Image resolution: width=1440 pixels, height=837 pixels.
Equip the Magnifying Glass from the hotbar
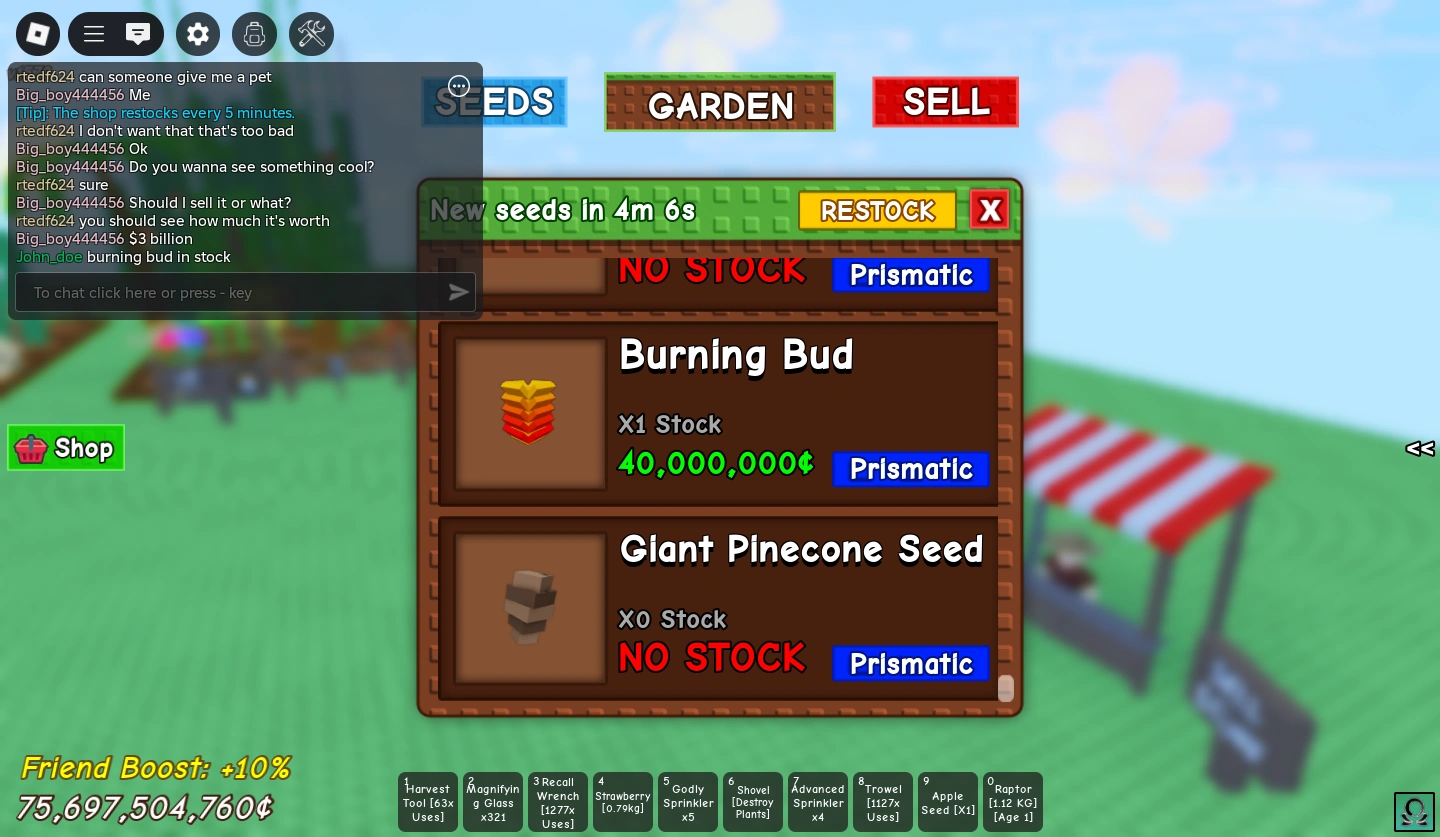tap(493, 801)
